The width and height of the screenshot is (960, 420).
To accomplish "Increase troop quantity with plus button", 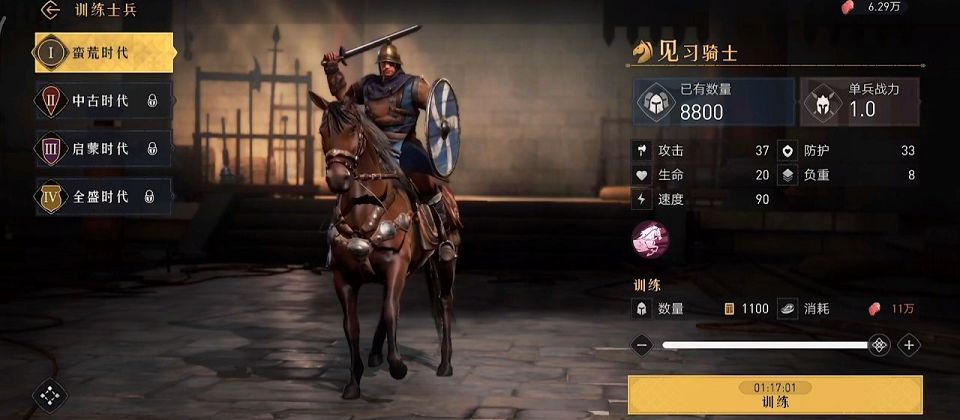I will (908, 345).
